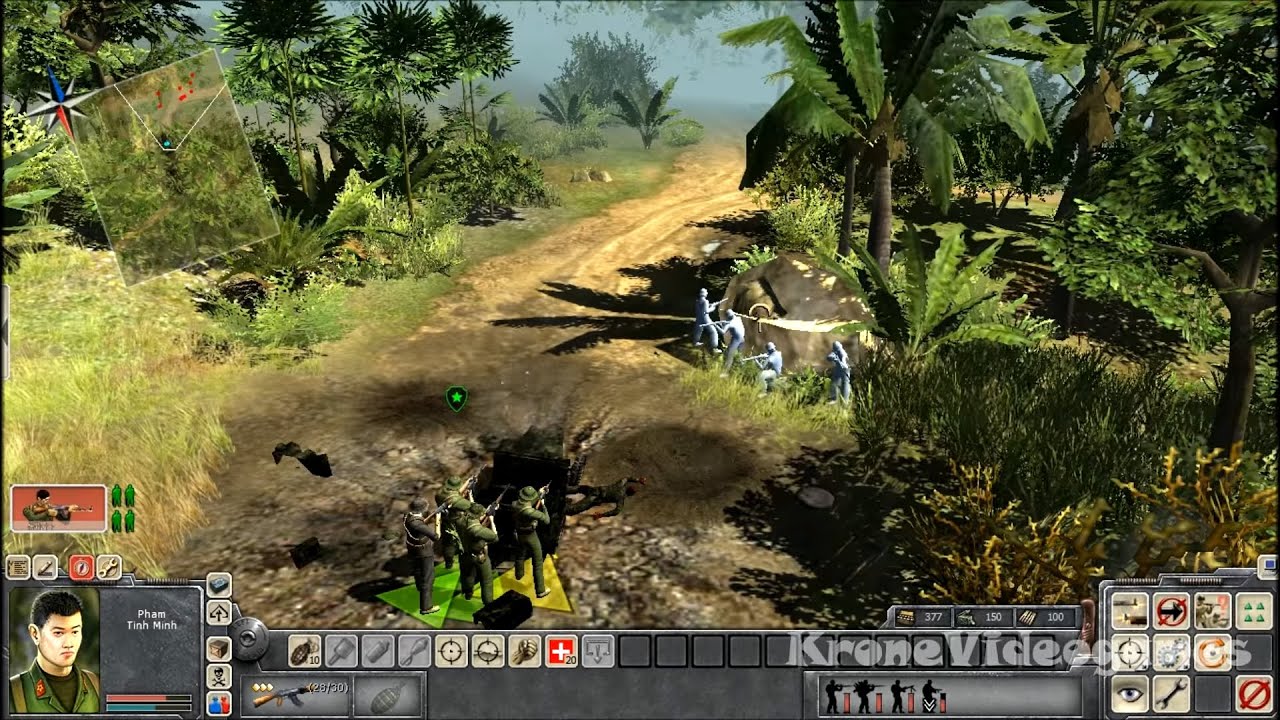Open the stopwatch compass tab above the portrait
The height and width of the screenshot is (720, 1280).
point(82,567)
